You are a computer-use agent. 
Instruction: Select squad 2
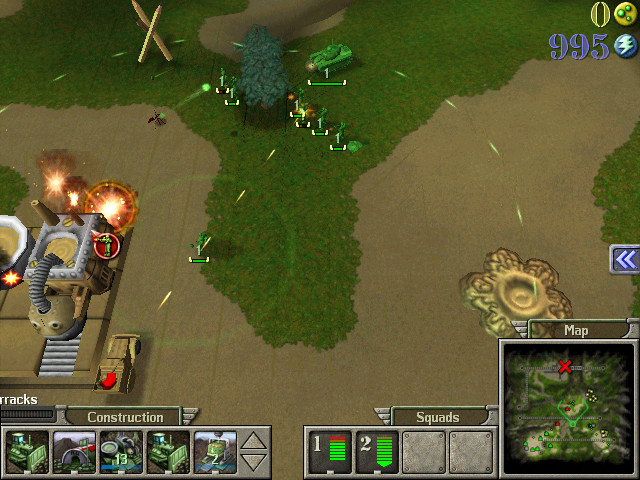tap(375, 451)
